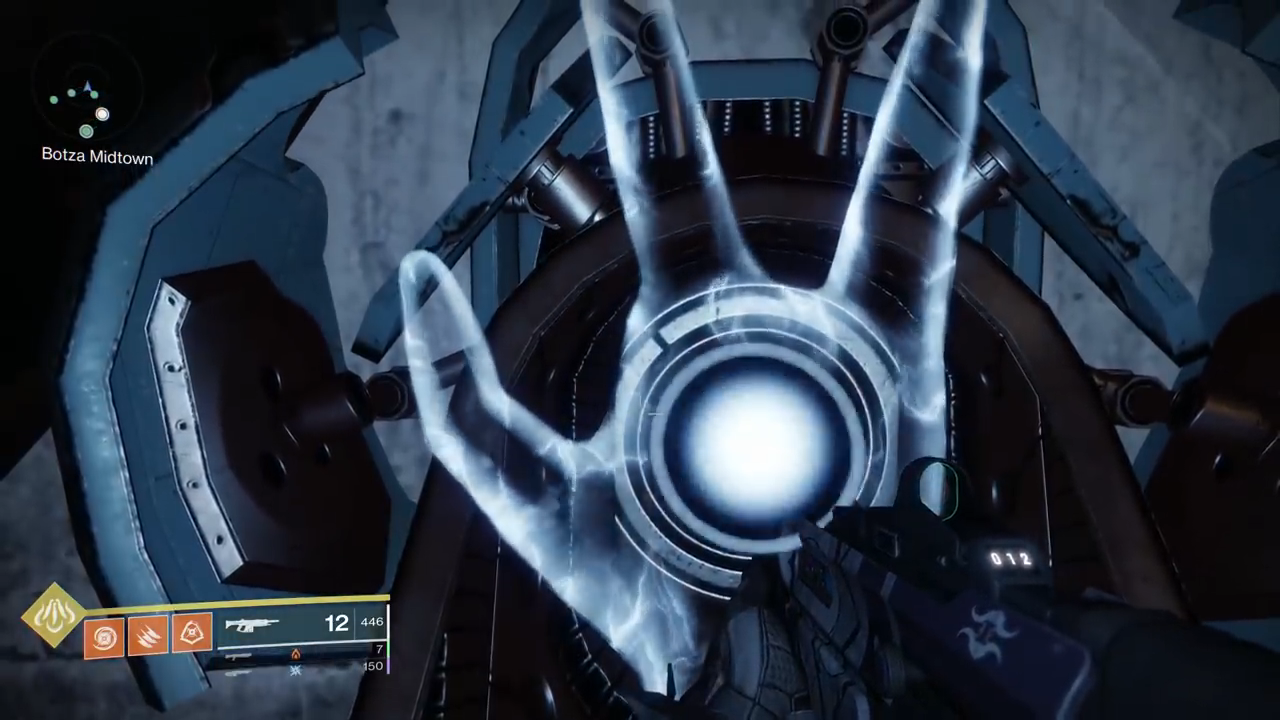Screen dimensions: 1280x720
Task: Trigger the slashing melee ability icon
Action: [147, 634]
